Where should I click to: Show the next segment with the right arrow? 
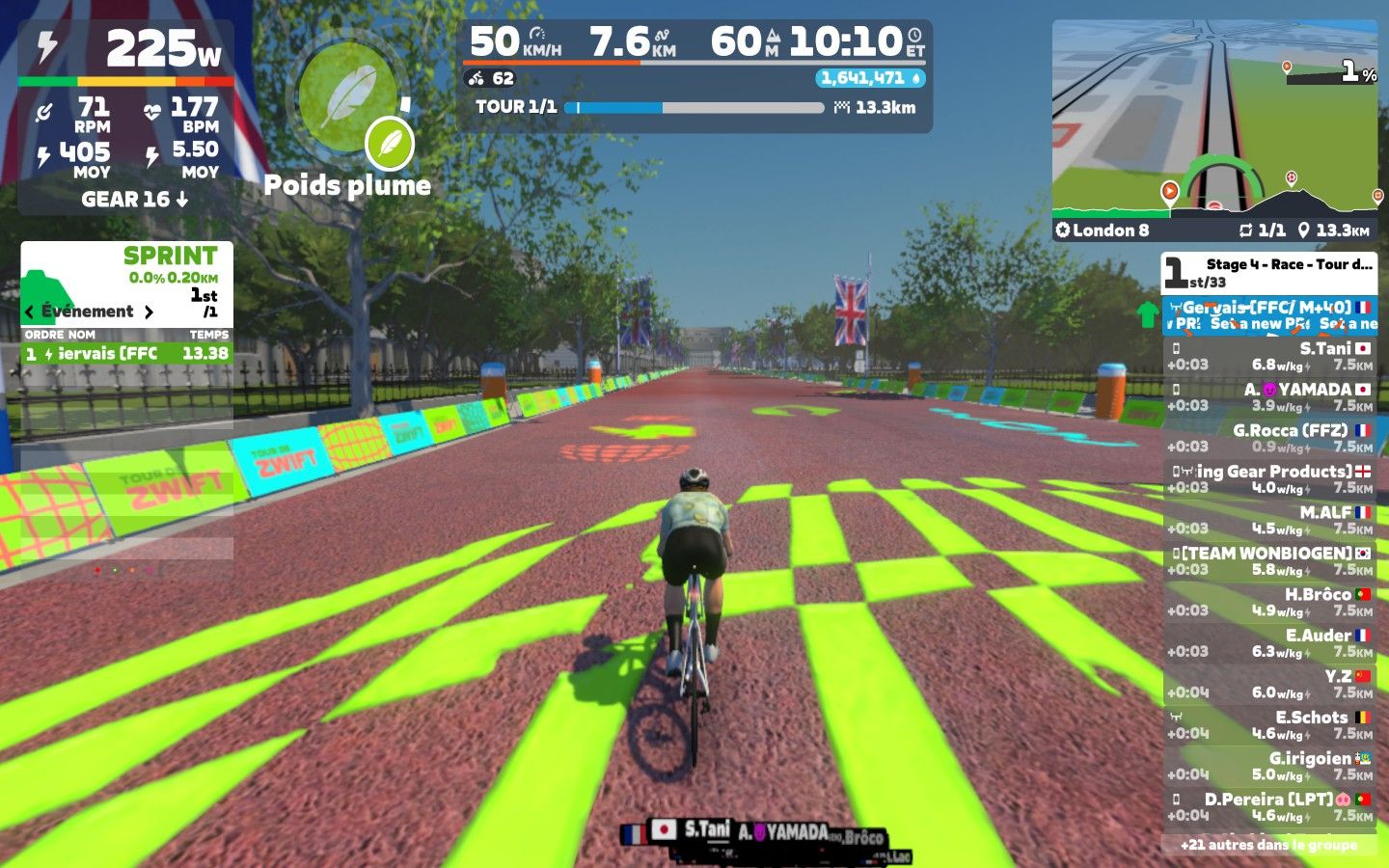tap(149, 312)
